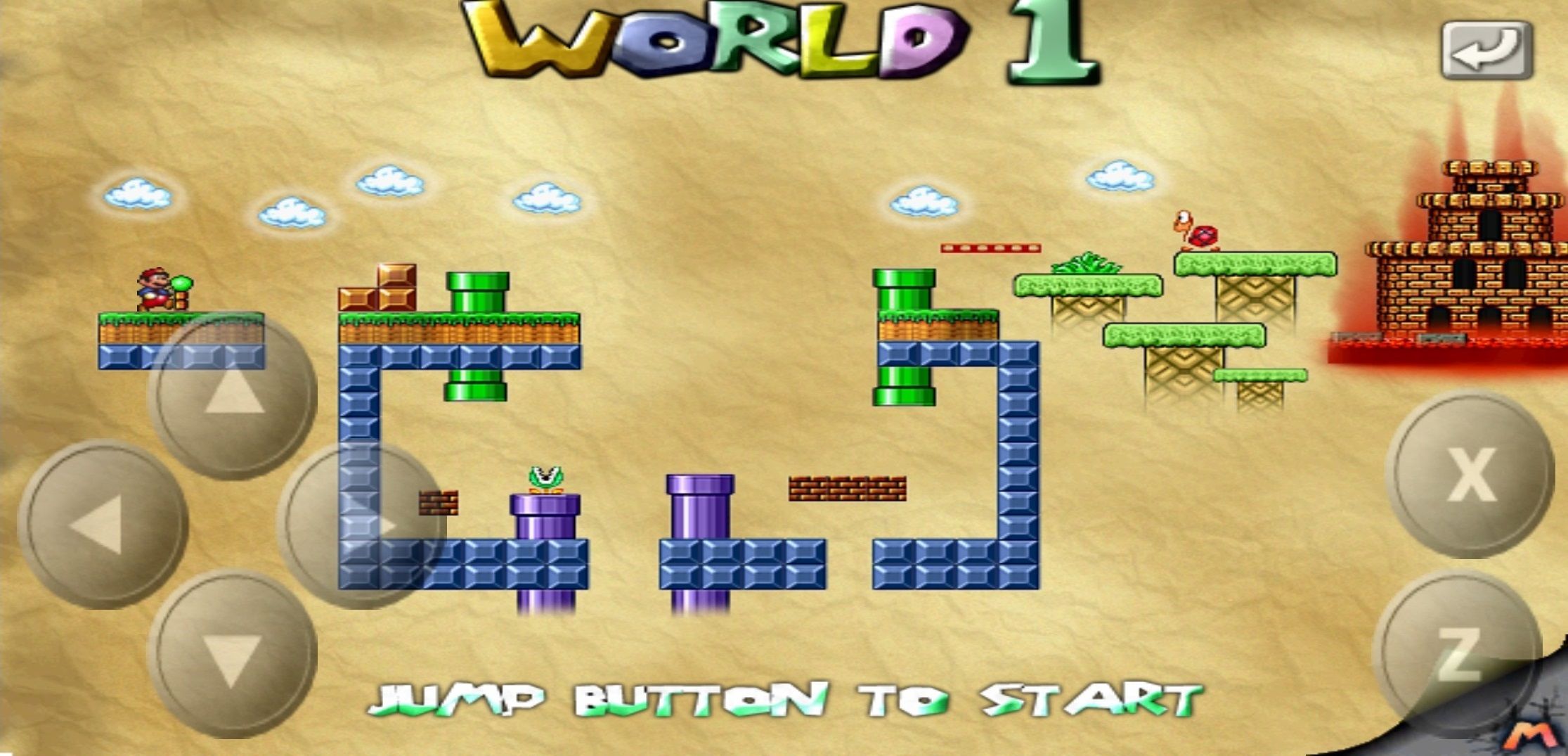Tap the back arrow button

tap(1486, 51)
